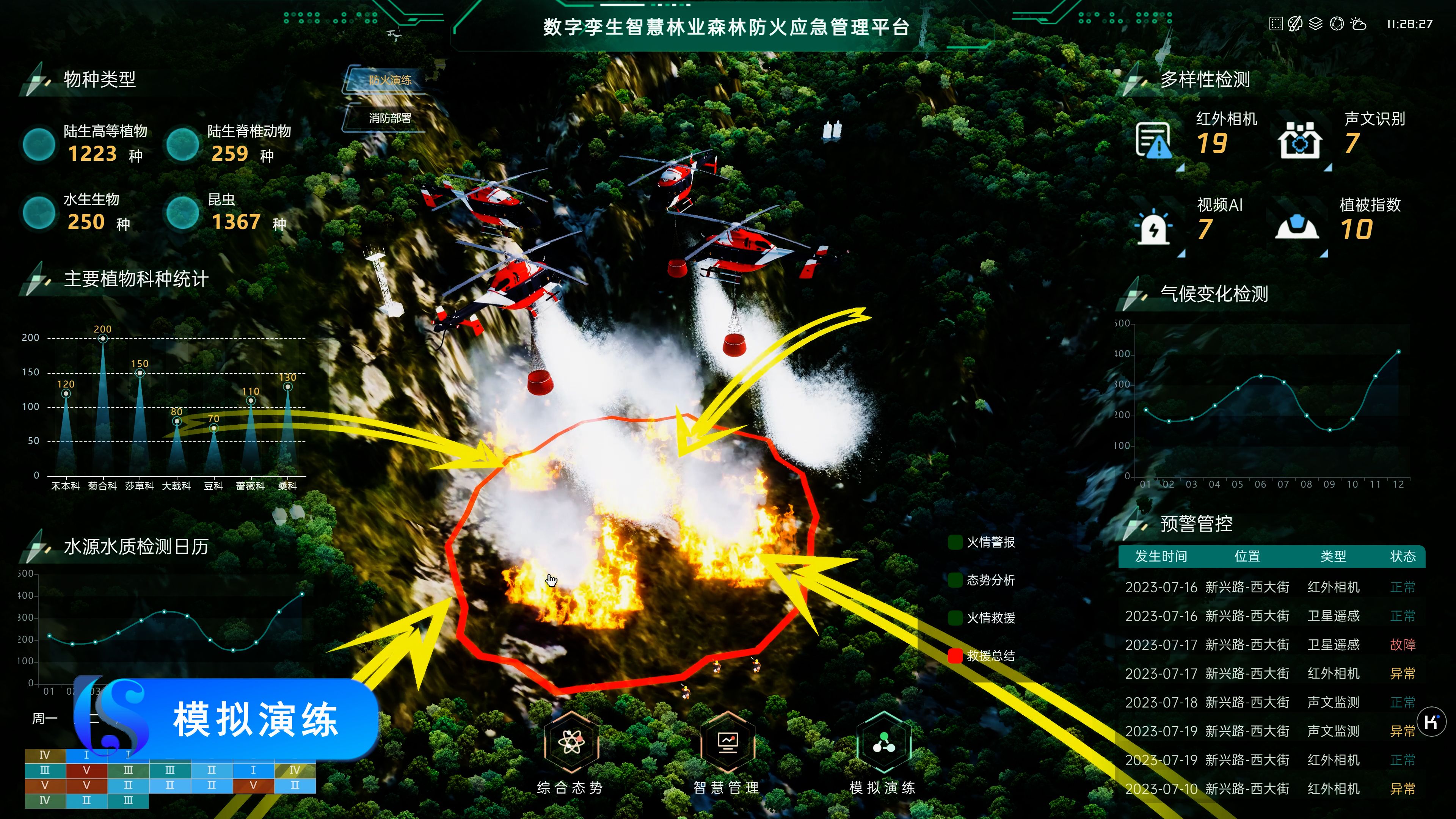
Task: Click the round K overlay badge
Action: point(1432,722)
